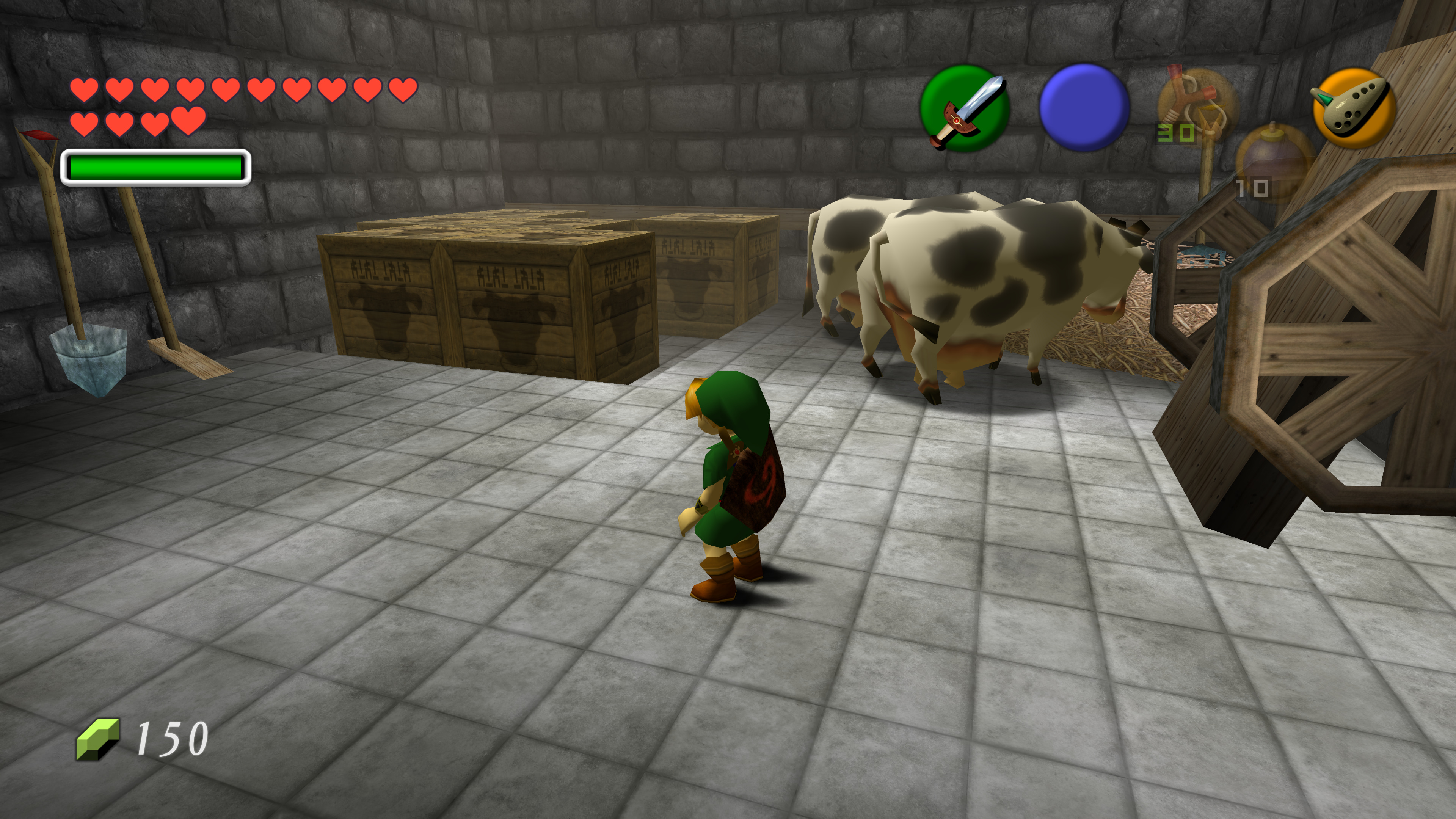
Task: Select the Kokiri Sword on the green button
Action: point(965,108)
